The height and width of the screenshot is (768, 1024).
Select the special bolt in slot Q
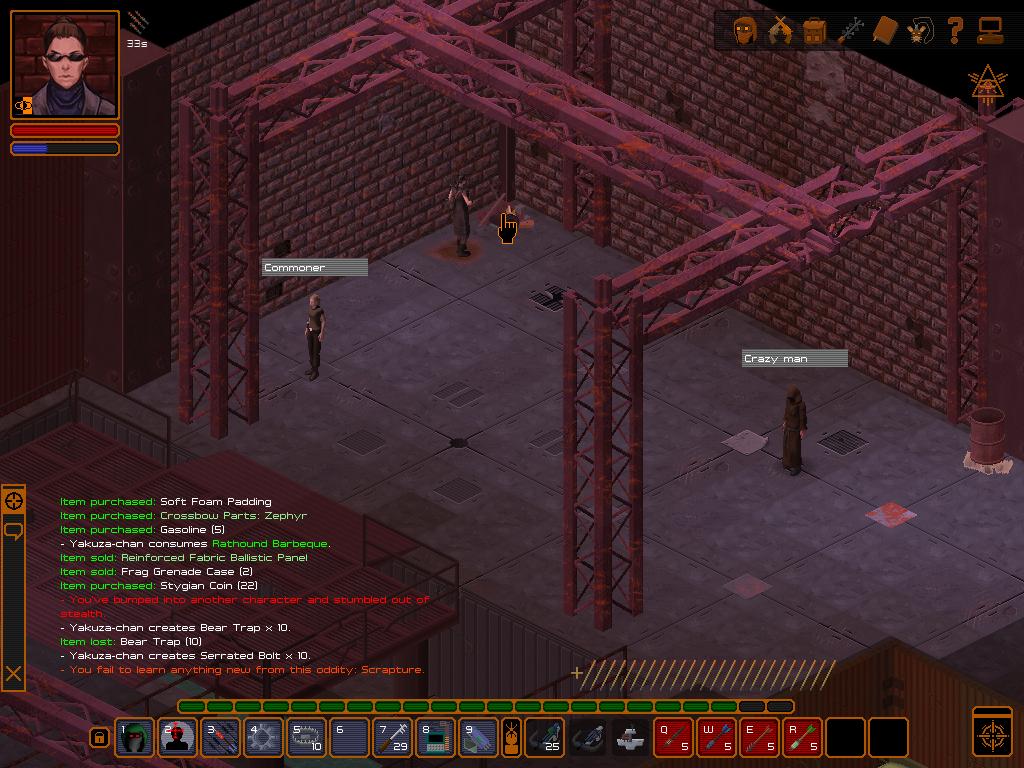tap(673, 738)
